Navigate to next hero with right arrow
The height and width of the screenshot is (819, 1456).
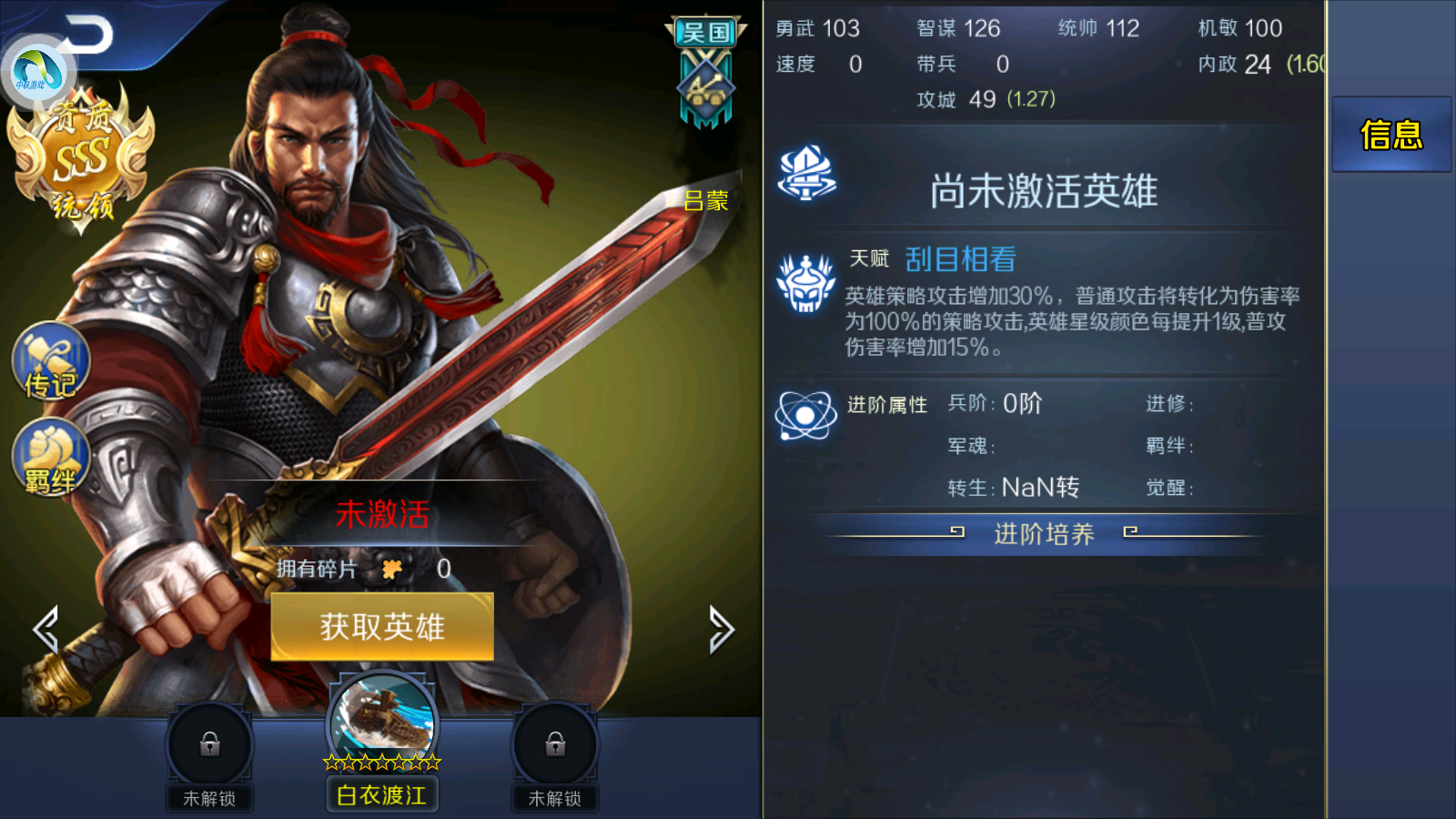(723, 628)
